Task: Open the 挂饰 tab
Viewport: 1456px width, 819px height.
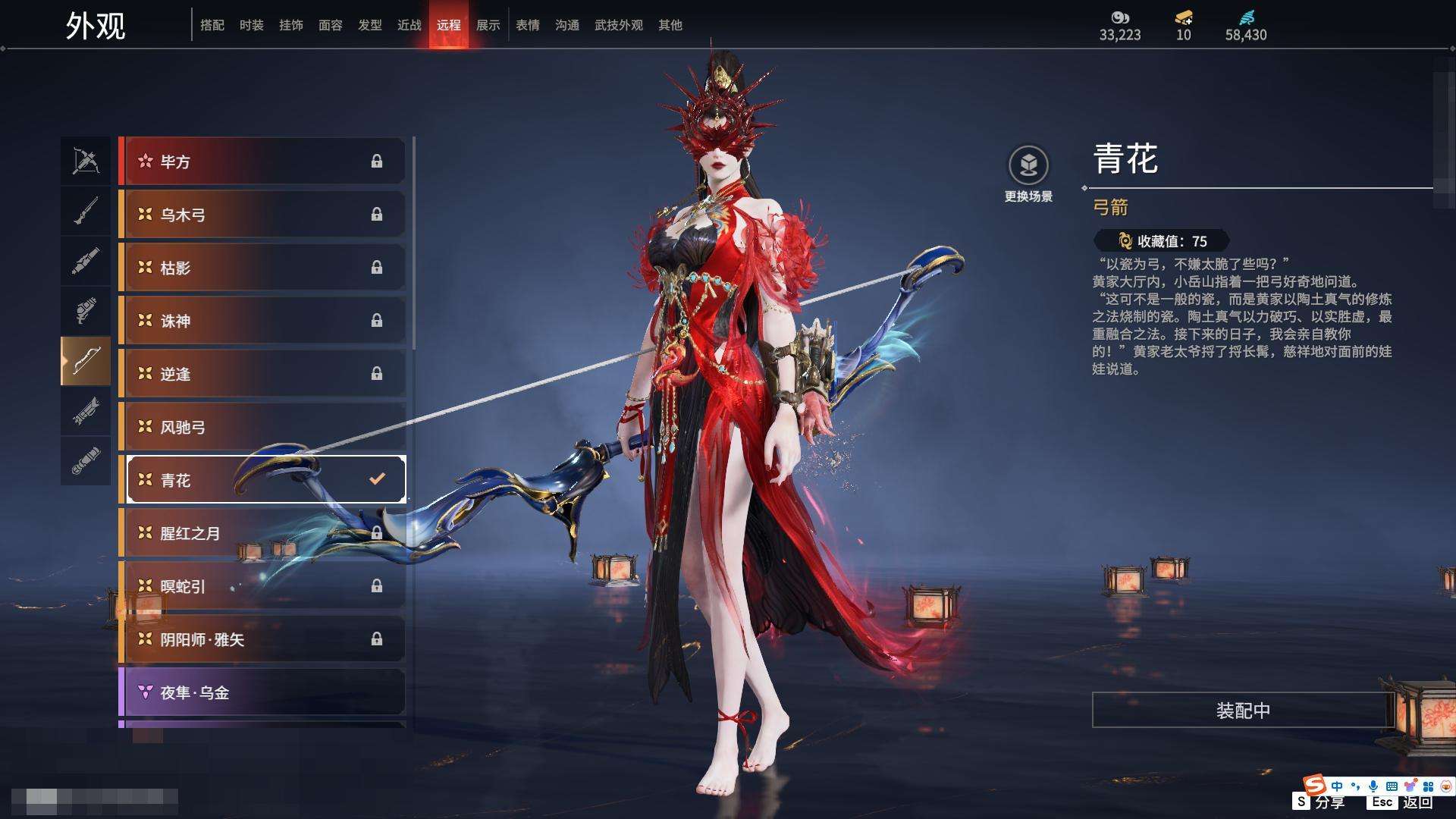Action: pos(290,25)
